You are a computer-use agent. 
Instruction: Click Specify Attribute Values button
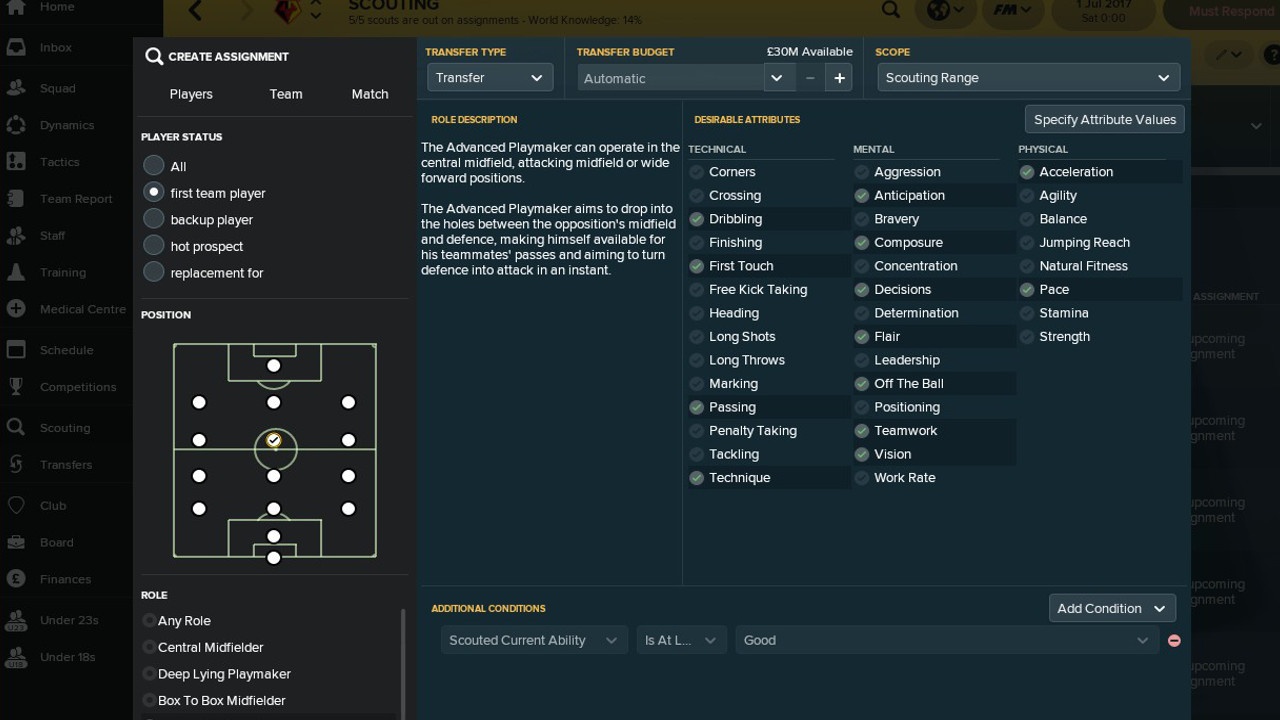coord(1104,119)
